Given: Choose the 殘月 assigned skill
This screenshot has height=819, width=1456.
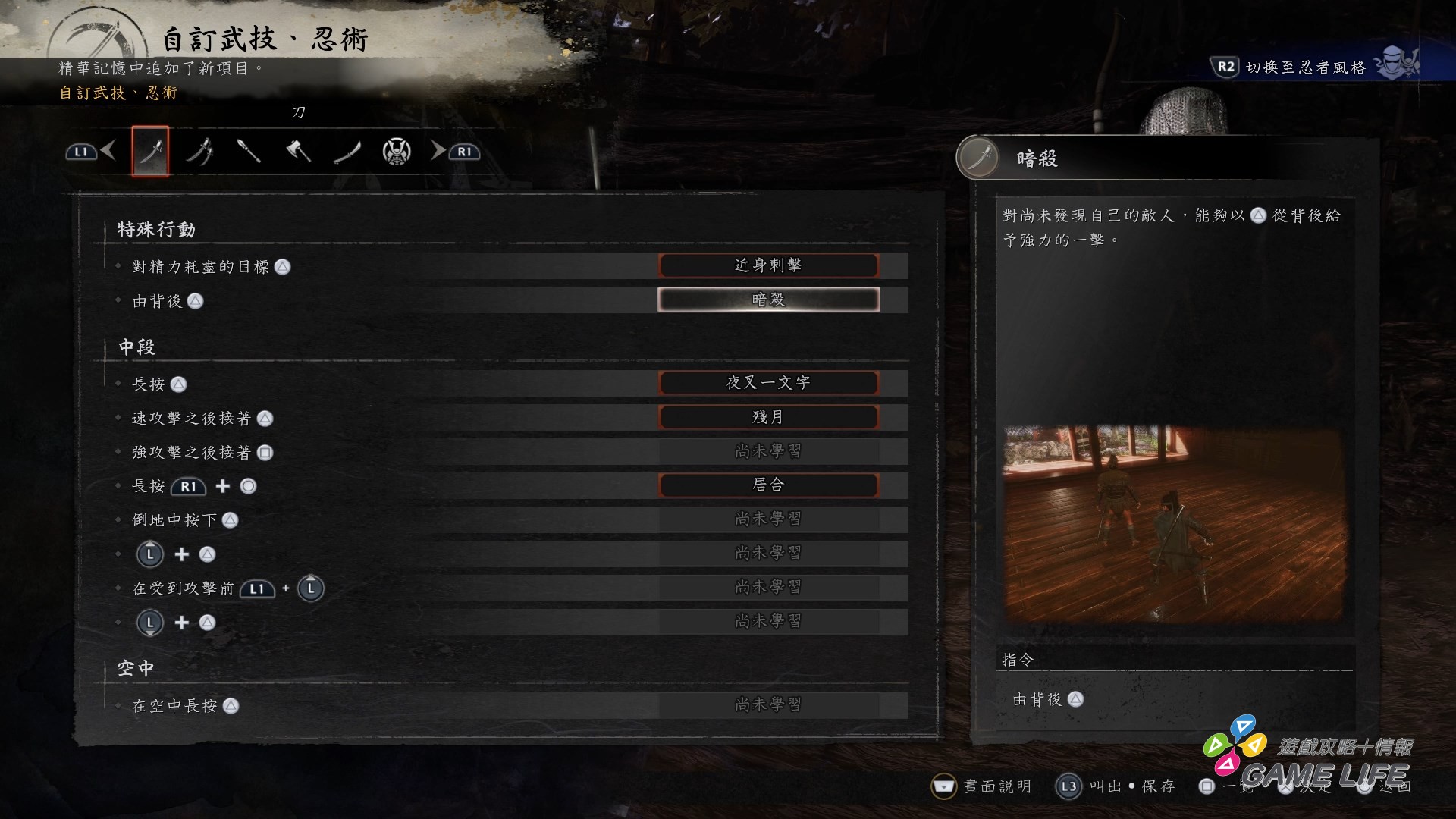Looking at the screenshot, I should tap(769, 416).
